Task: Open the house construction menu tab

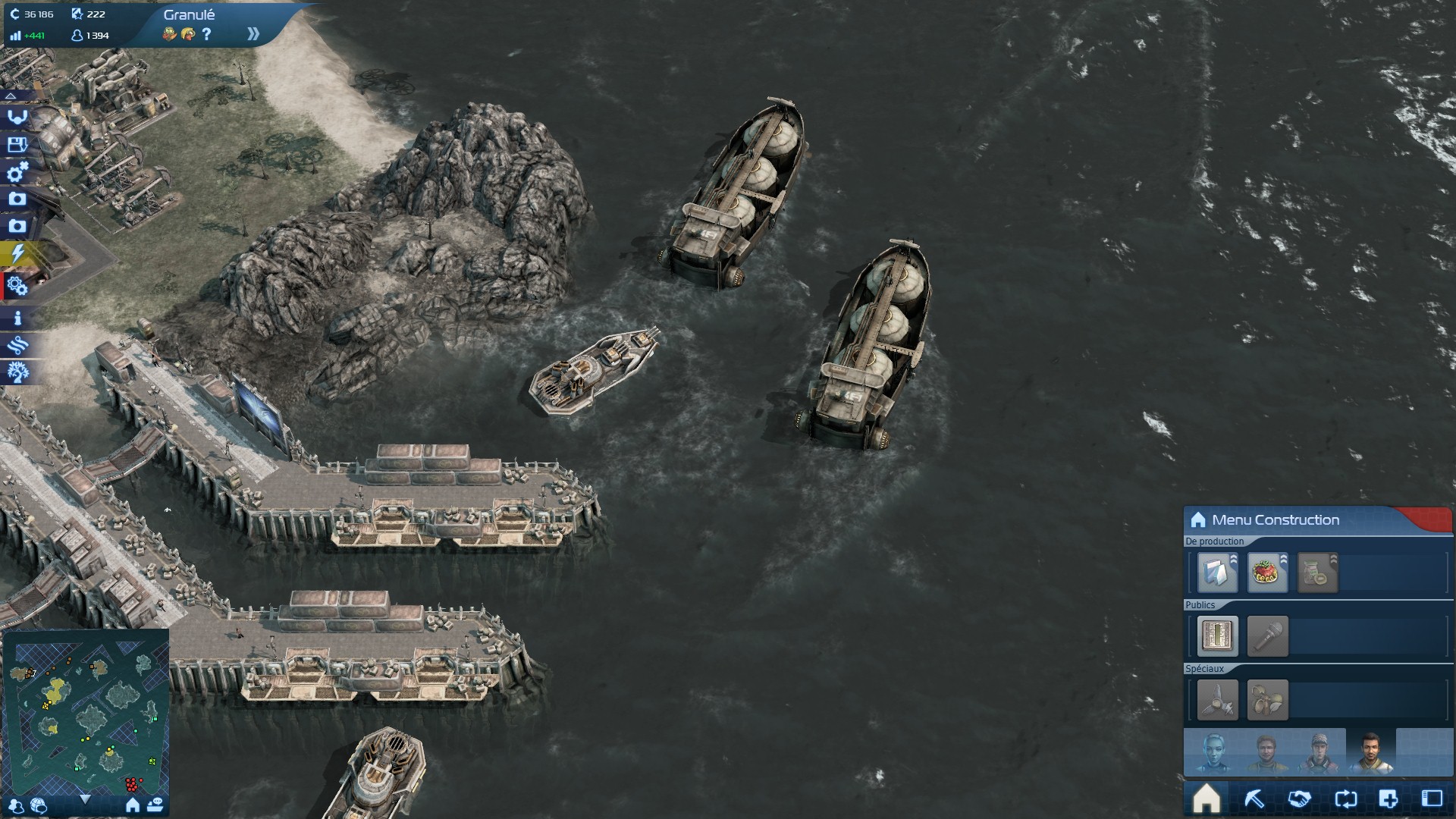Action: (x=1207, y=799)
